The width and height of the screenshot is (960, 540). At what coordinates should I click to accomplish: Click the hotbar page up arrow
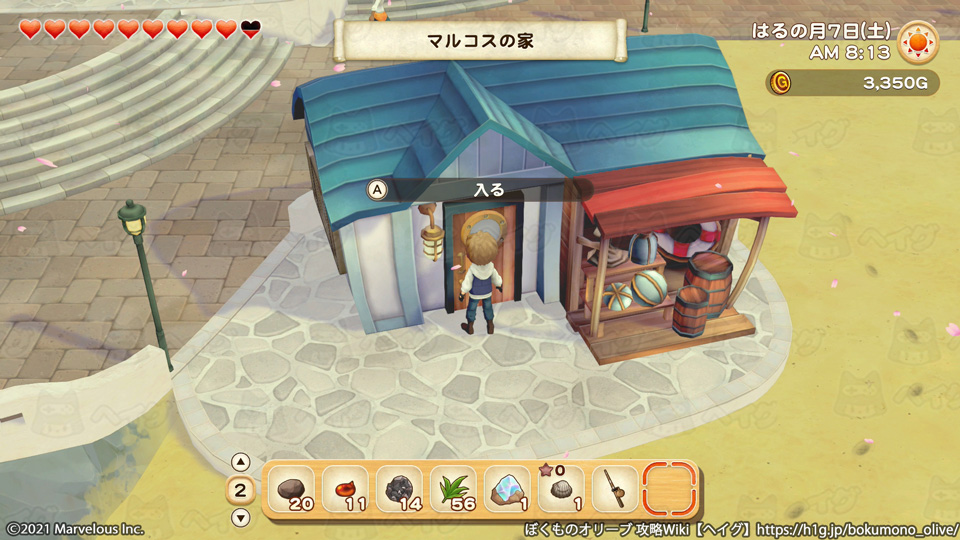click(240, 462)
